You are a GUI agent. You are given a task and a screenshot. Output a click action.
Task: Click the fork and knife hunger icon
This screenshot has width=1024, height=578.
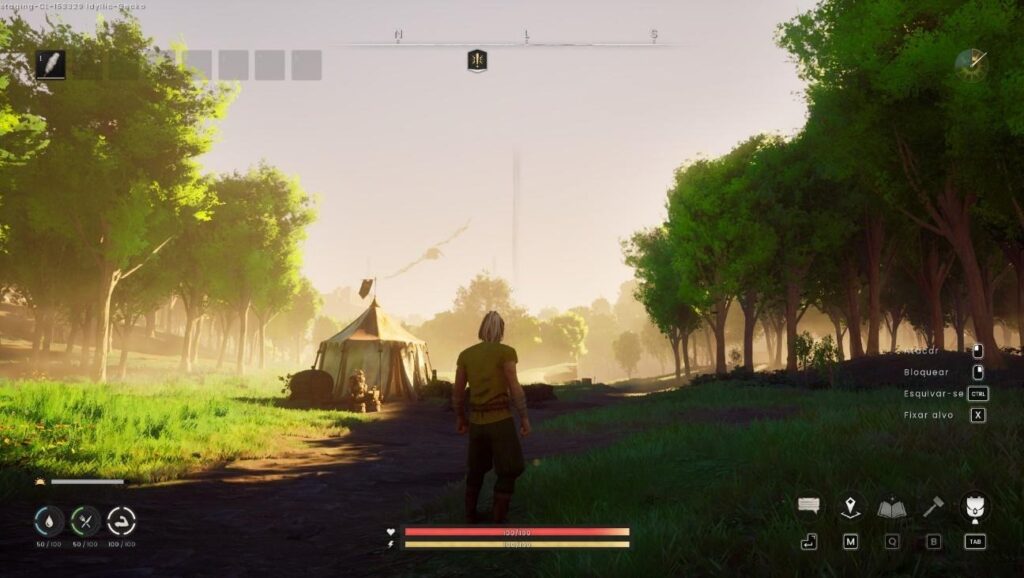click(85, 520)
